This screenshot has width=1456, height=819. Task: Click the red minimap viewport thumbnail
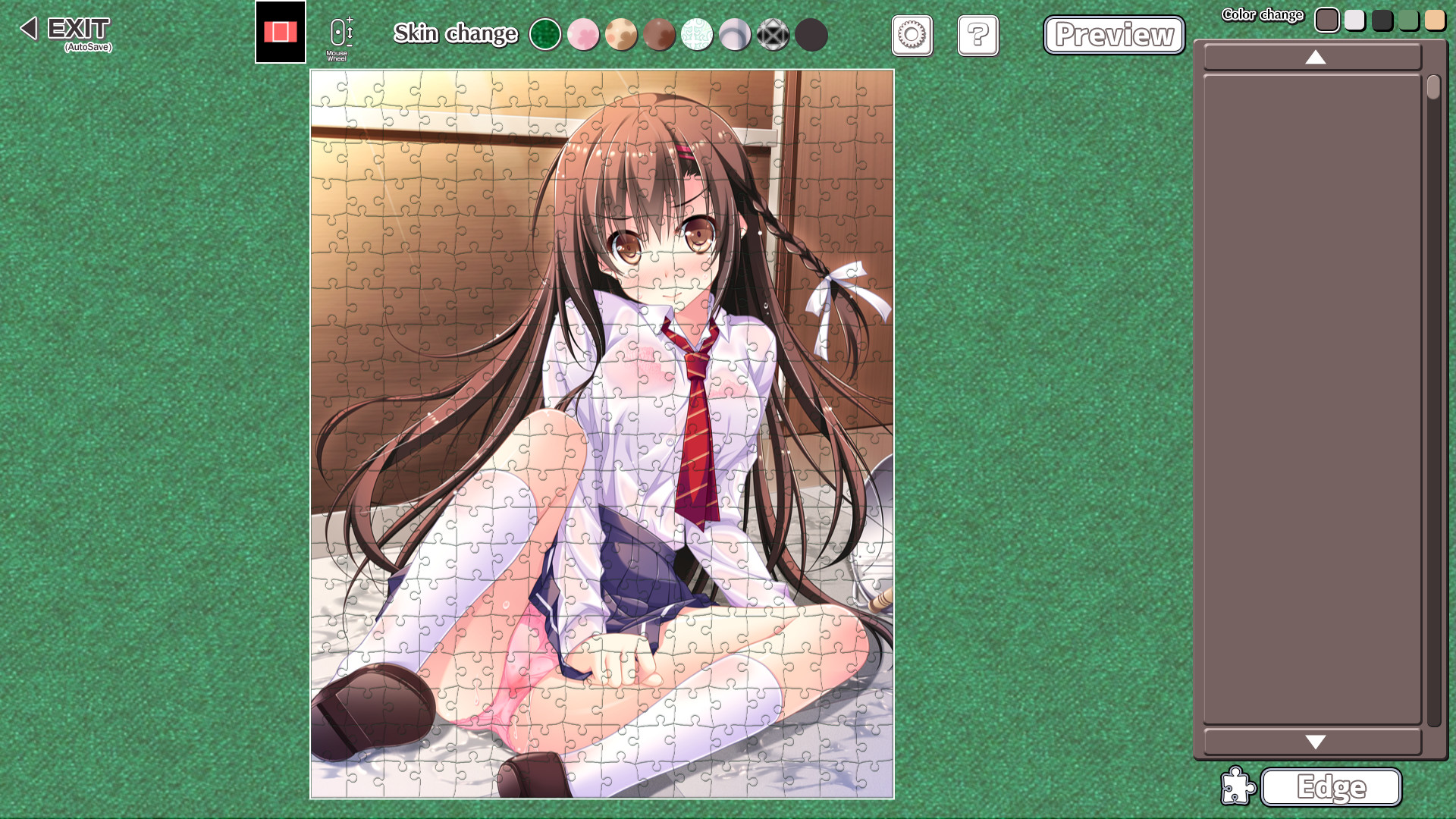tap(279, 30)
